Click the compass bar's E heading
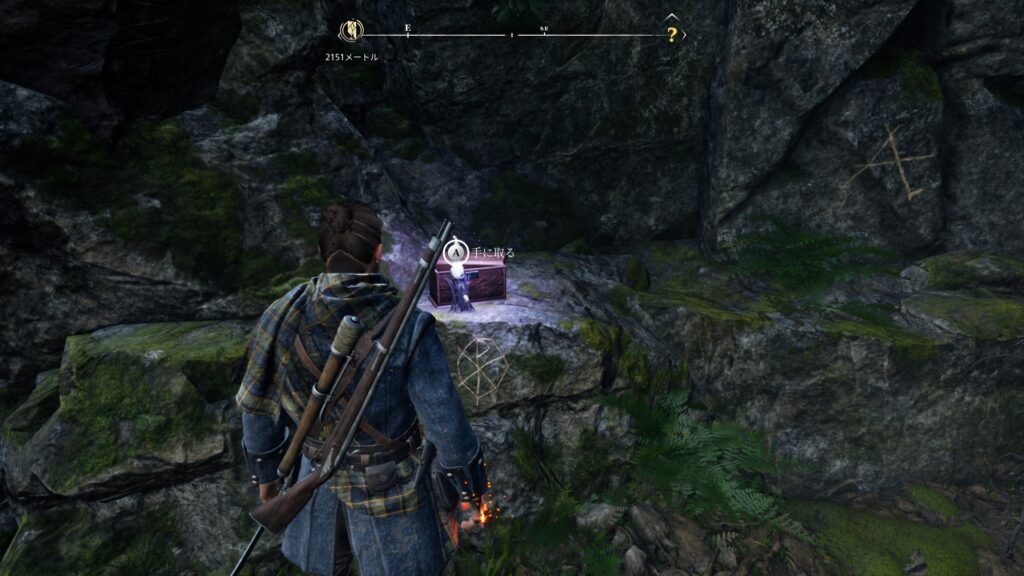1024x576 pixels. 407,29
